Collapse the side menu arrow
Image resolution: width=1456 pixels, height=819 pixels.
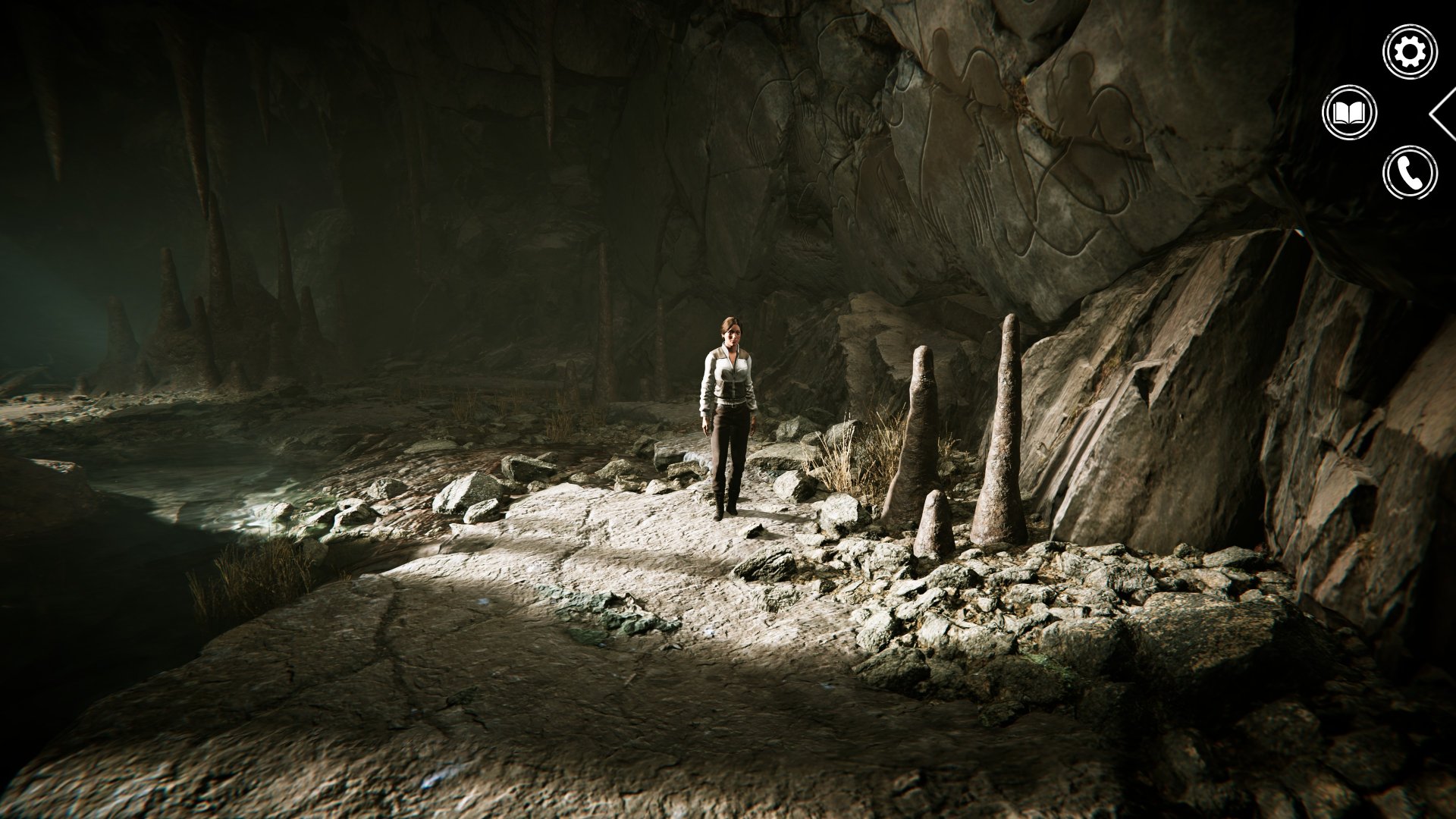(x=1442, y=114)
